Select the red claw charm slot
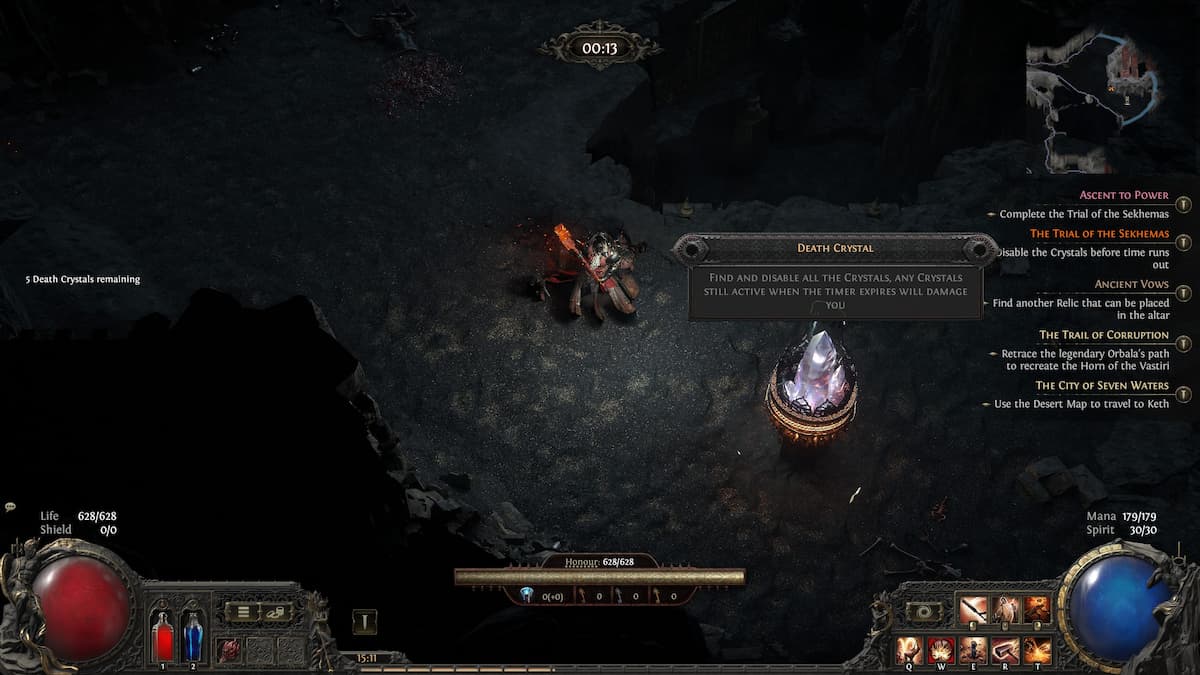 coord(229,648)
